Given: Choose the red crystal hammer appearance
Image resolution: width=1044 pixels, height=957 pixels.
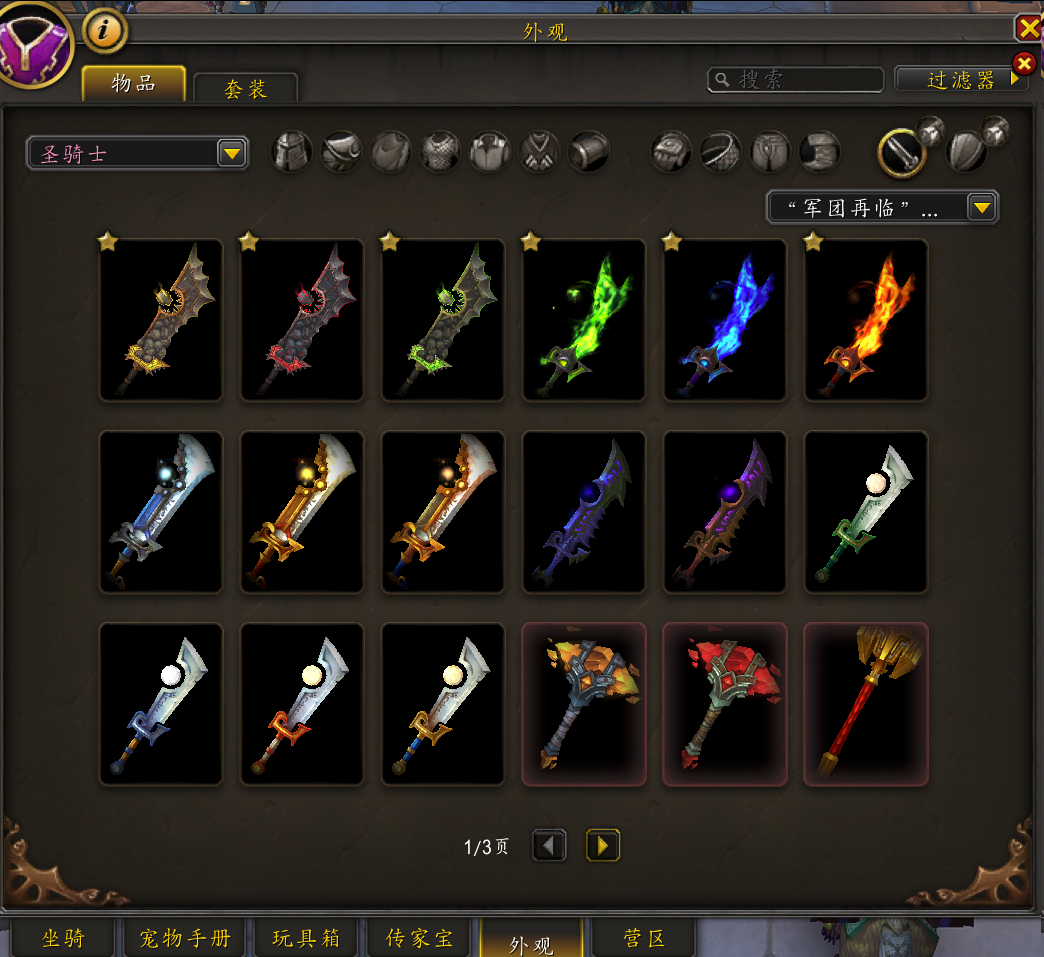Looking at the screenshot, I should (x=725, y=704).
